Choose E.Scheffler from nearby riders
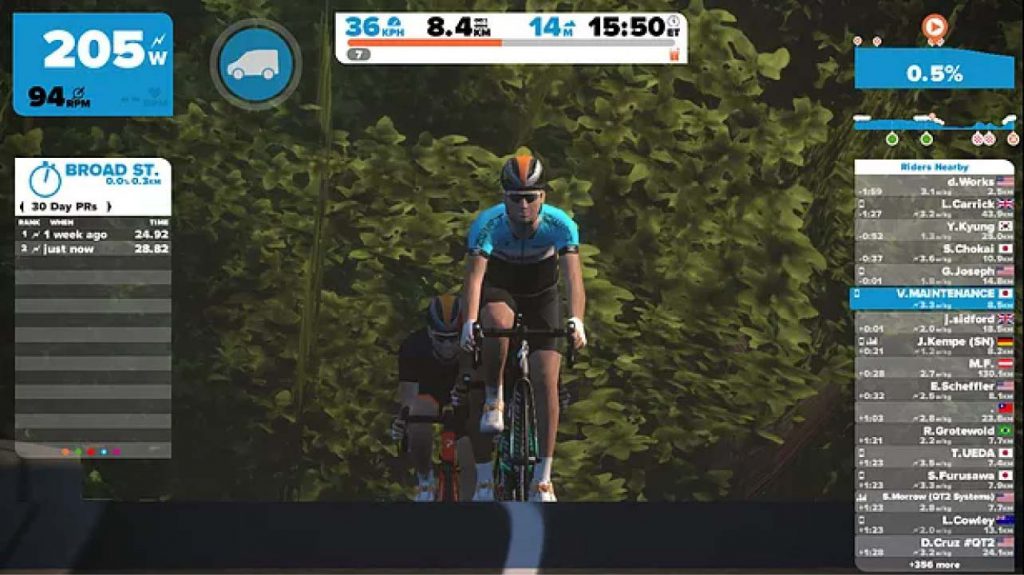Screen dimensions: 1024x575 (x=933, y=391)
